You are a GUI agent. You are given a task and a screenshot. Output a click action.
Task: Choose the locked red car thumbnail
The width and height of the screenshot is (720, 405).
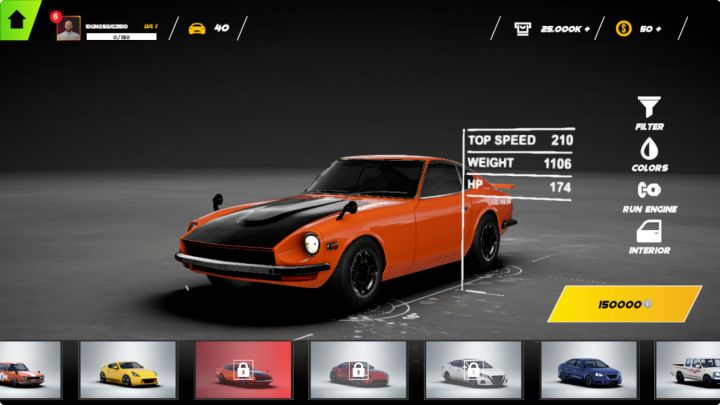[358, 370]
